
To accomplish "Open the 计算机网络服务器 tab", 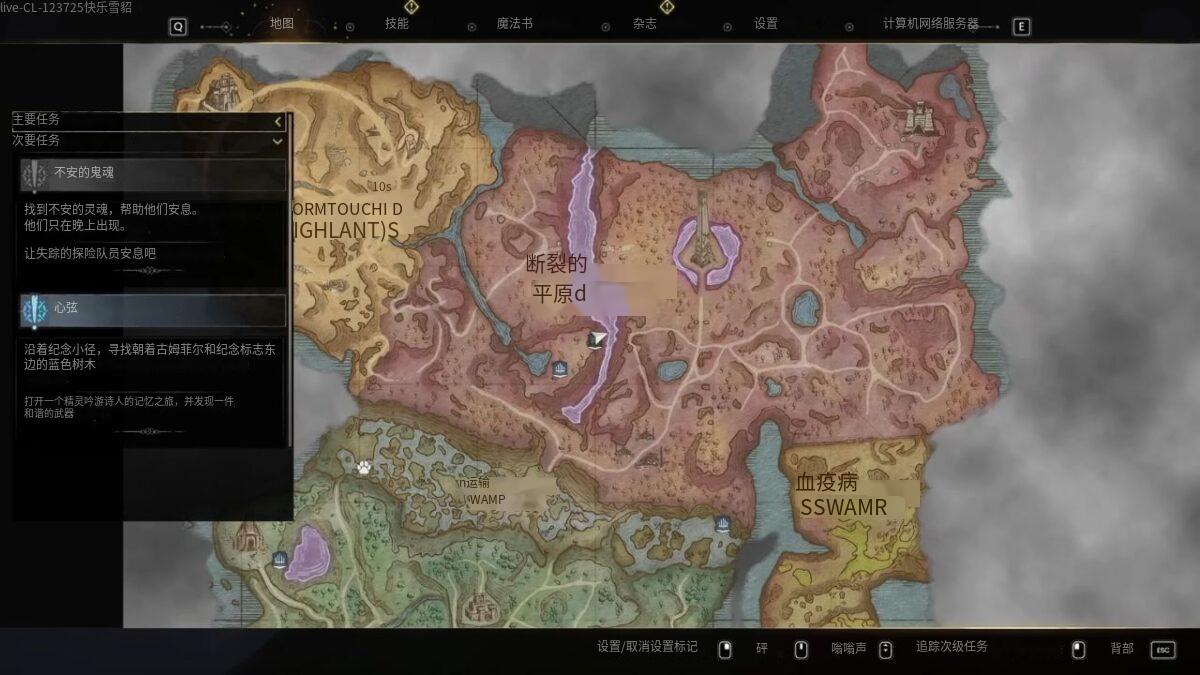I will (931, 24).
